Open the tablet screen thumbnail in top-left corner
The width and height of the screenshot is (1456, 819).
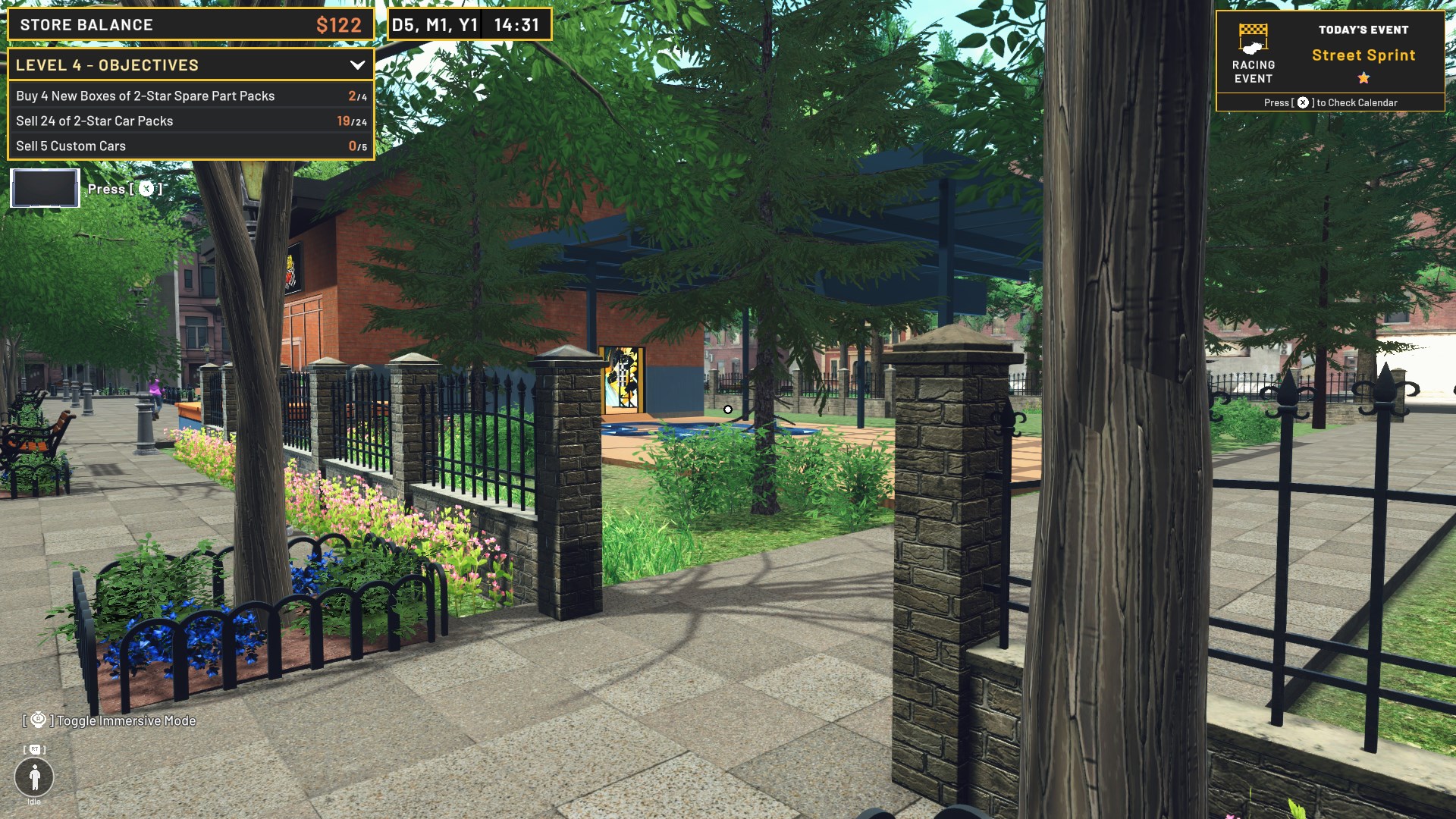44,188
